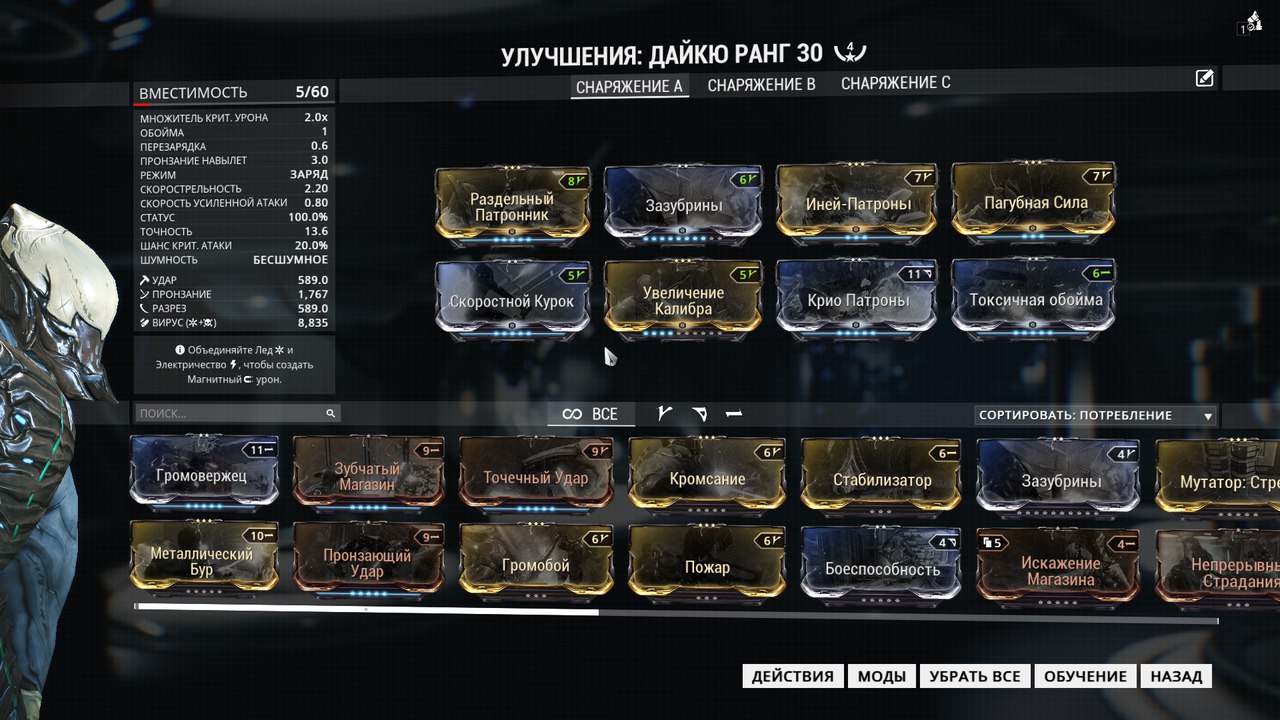Select the equipped Раздельный Патронник mod
The width and height of the screenshot is (1280, 720).
point(513,205)
